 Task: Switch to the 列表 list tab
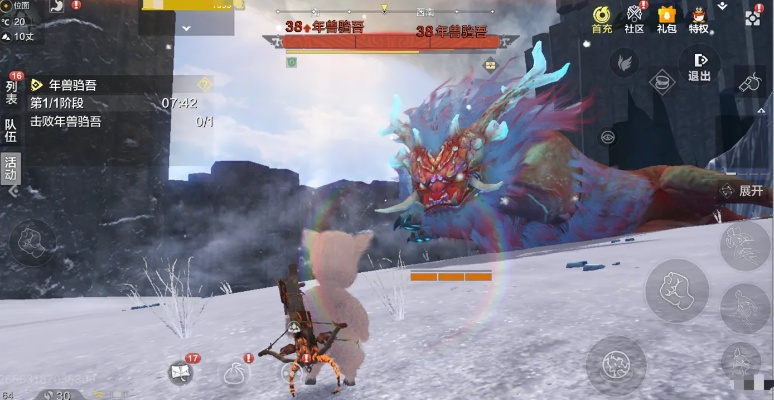coord(12,92)
